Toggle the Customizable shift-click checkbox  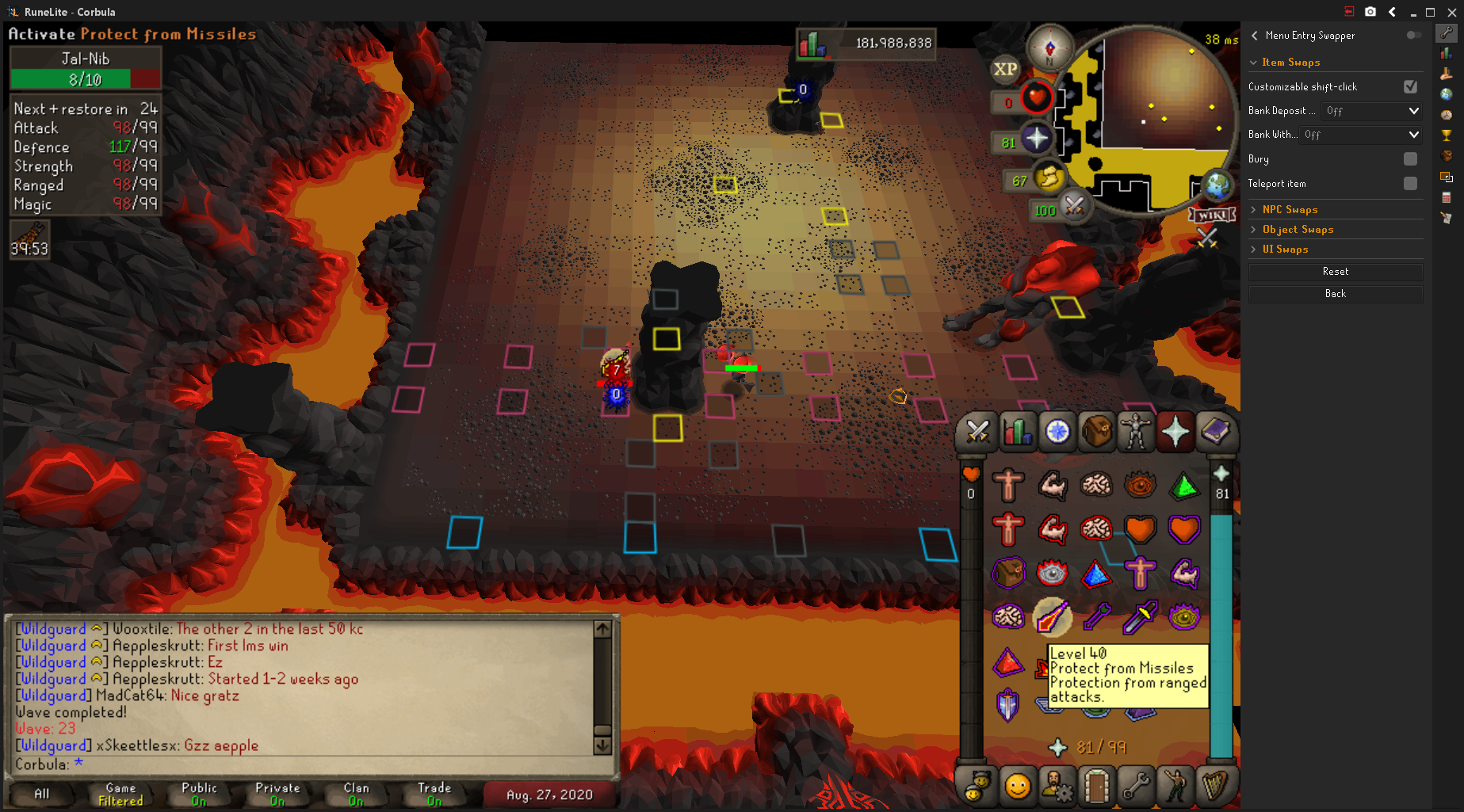pyautogui.click(x=1410, y=86)
